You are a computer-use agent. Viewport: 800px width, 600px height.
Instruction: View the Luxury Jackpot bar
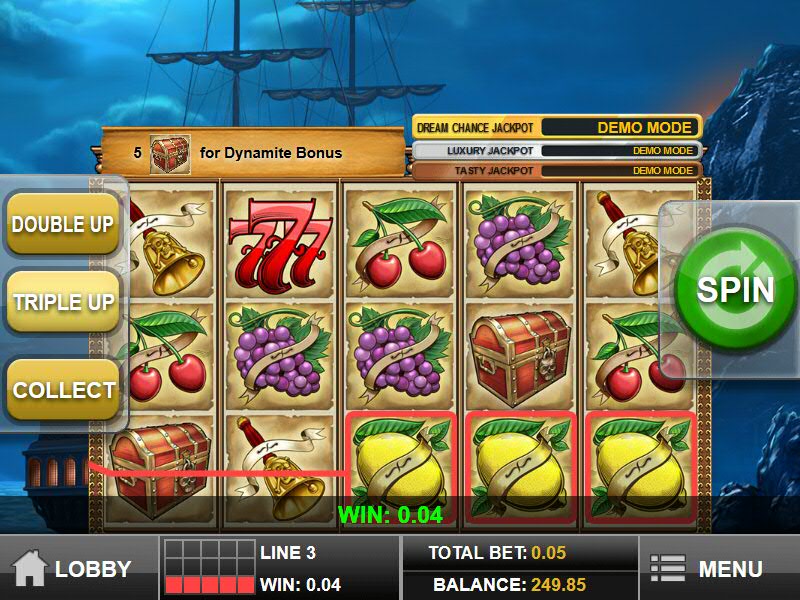point(556,151)
